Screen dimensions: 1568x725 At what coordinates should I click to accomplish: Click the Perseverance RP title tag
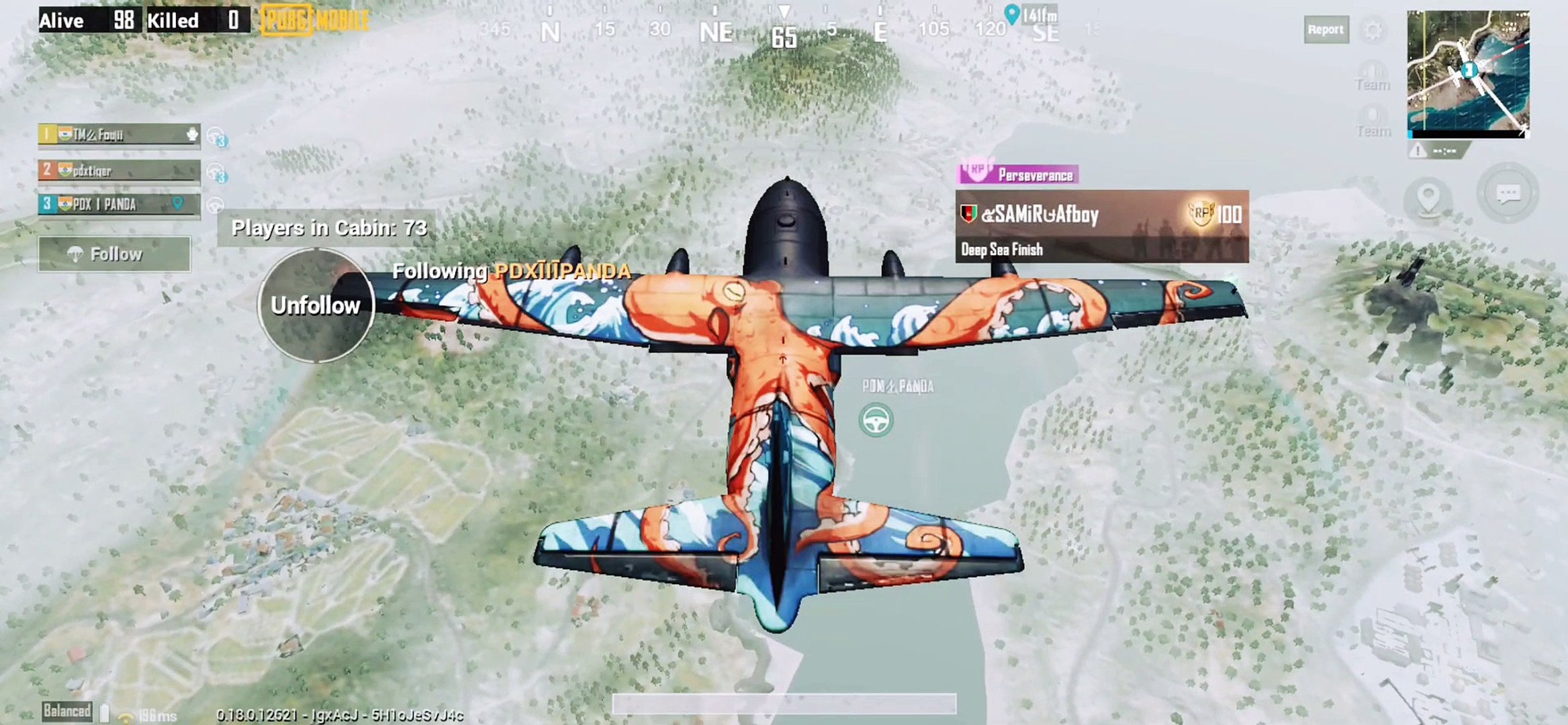pos(1019,175)
